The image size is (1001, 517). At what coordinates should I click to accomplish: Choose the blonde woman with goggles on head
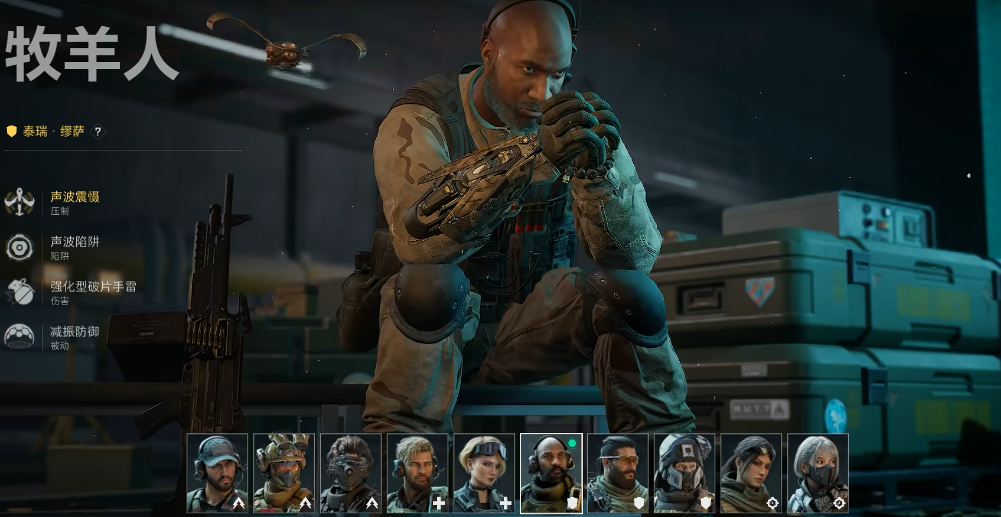(x=484, y=473)
